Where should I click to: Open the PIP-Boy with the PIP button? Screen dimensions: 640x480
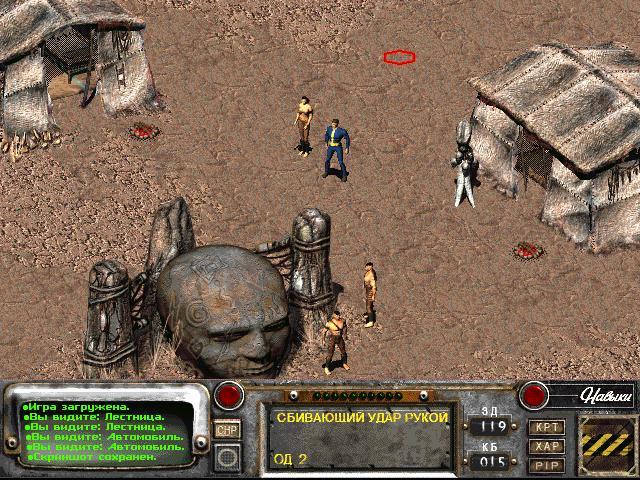click(547, 464)
